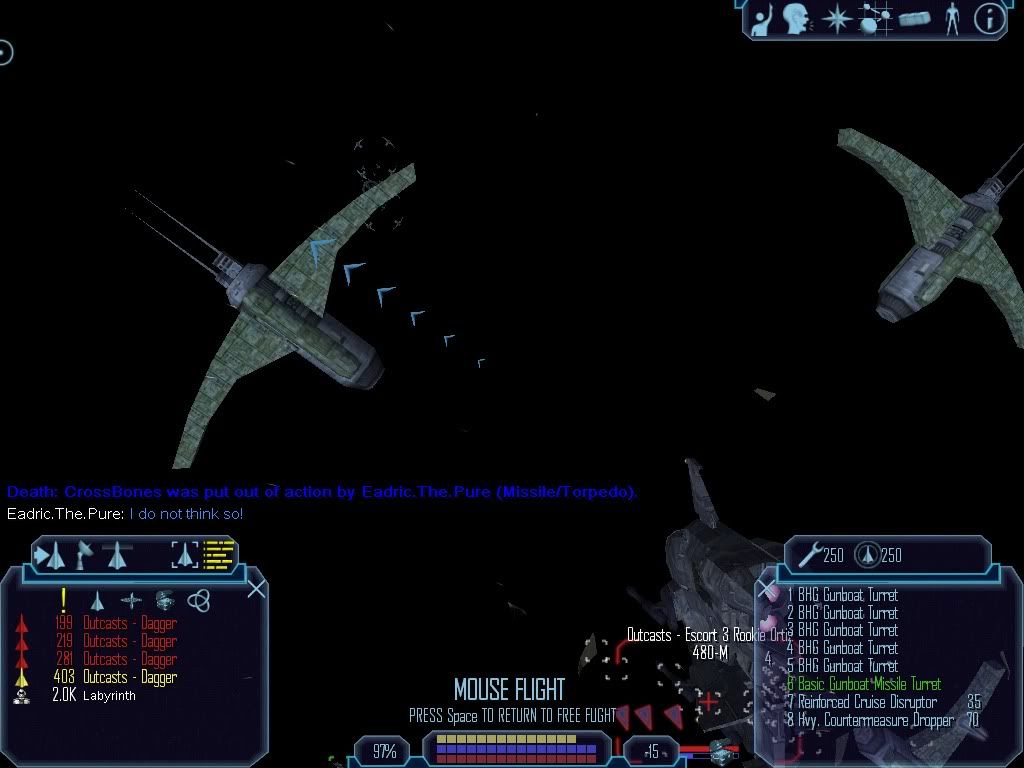Open the player status (standing figure) icon

pyautogui.click(x=952, y=18)
